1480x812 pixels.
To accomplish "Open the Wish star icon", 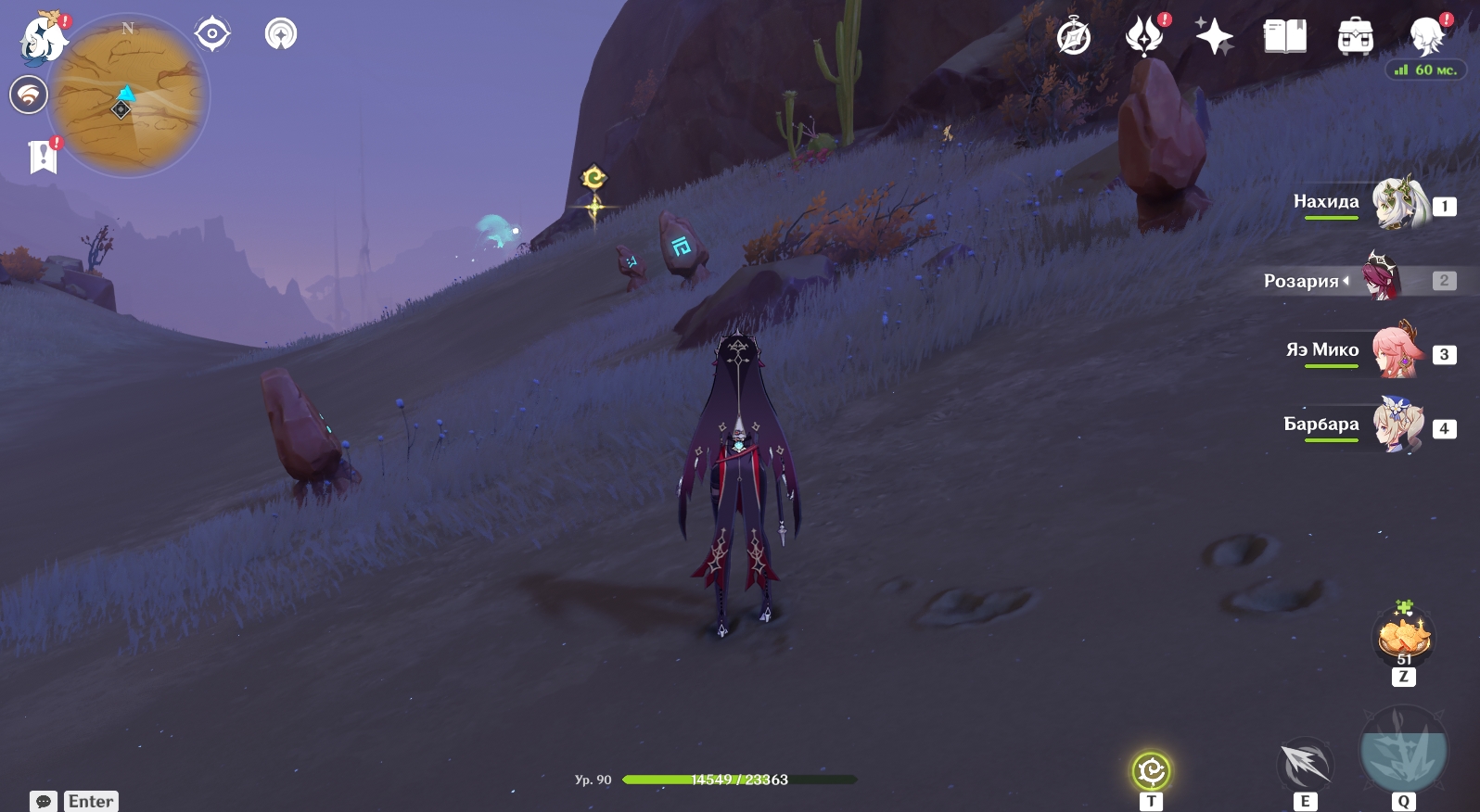I will point(1214,37).
